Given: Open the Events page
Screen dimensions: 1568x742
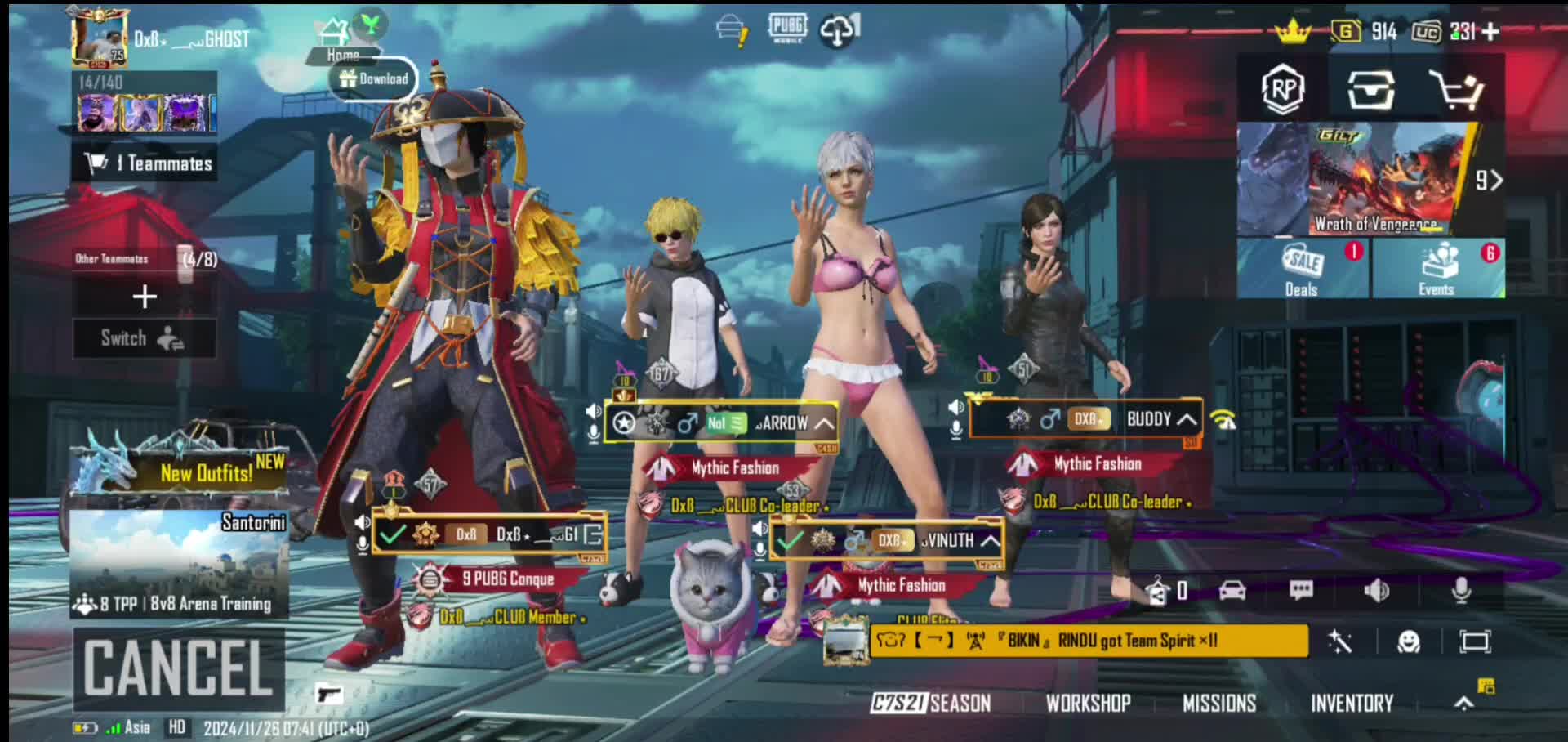Looking at the screenshot, I should 1437,268.
